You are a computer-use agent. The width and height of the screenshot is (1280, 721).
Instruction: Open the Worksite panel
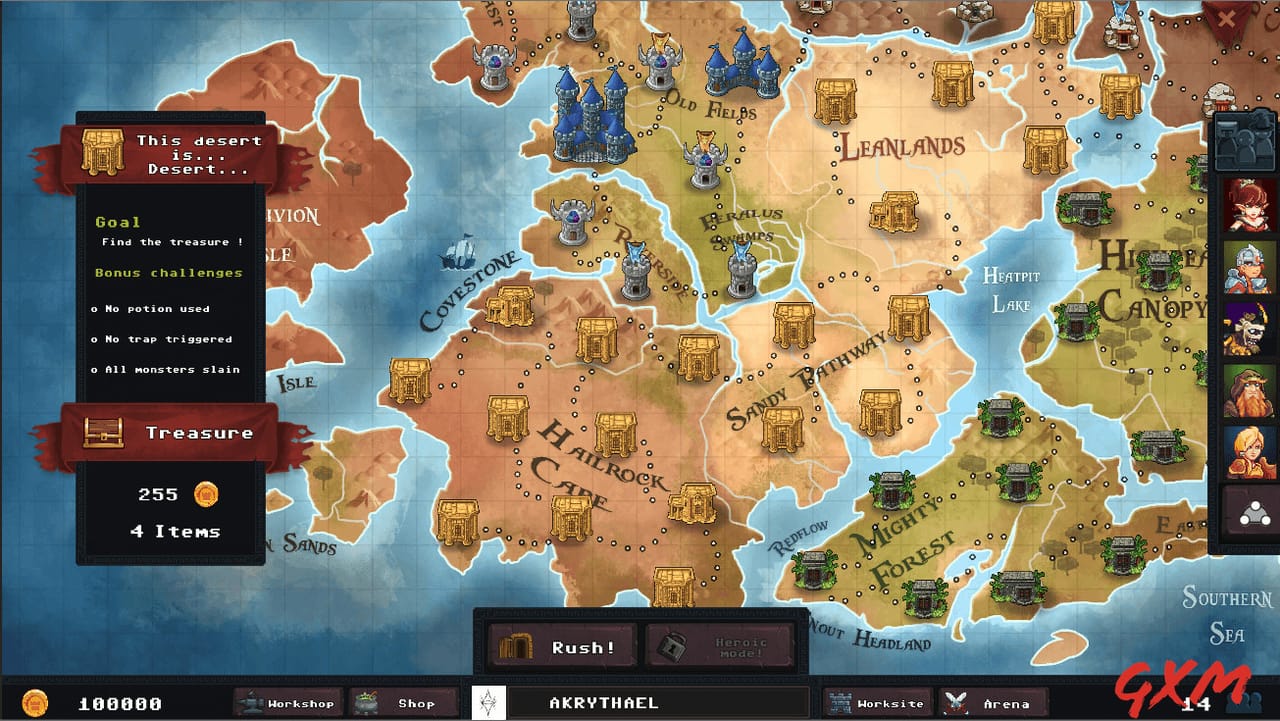[877, 703]
